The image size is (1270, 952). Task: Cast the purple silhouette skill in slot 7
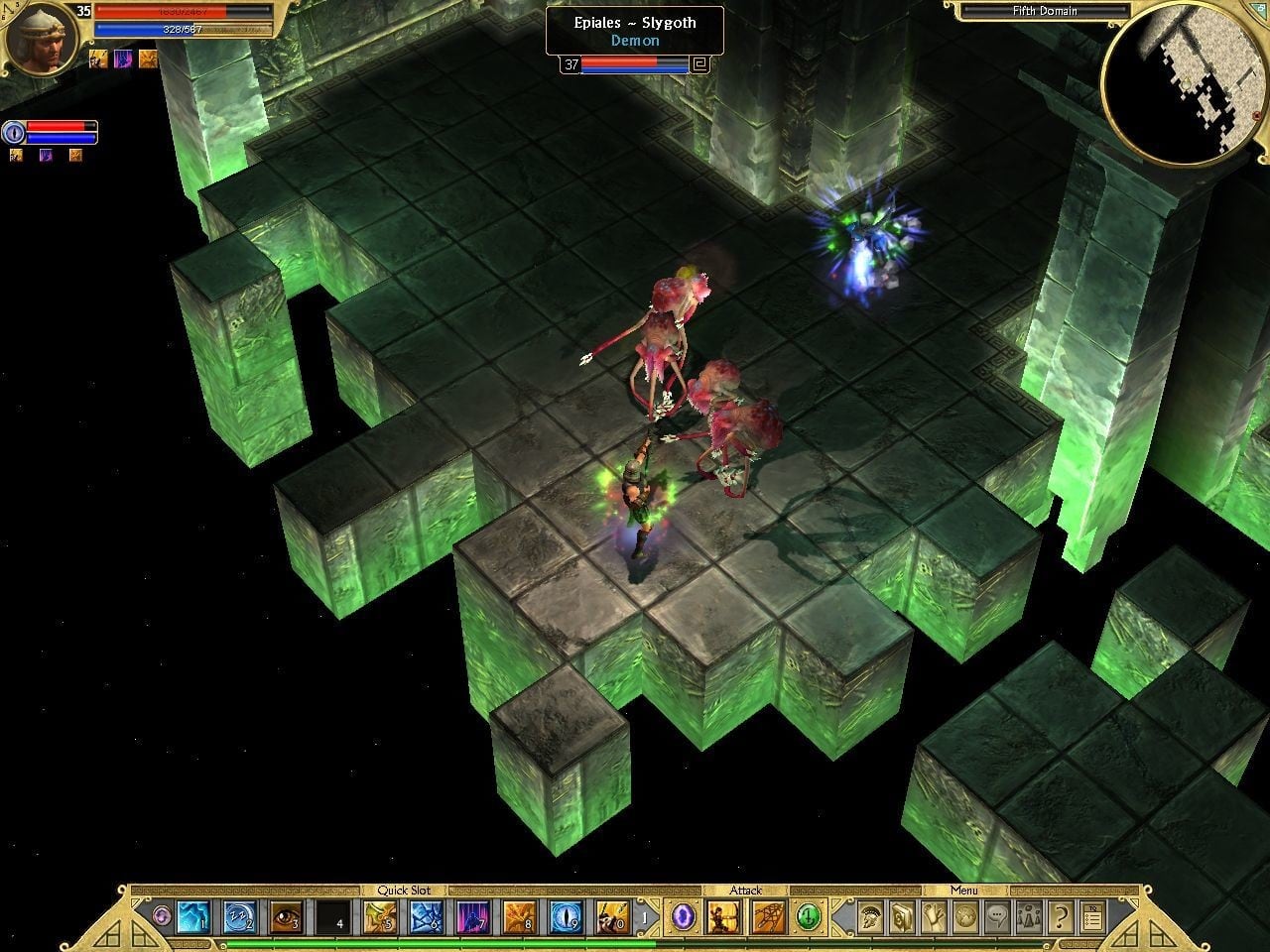point(473,917)
